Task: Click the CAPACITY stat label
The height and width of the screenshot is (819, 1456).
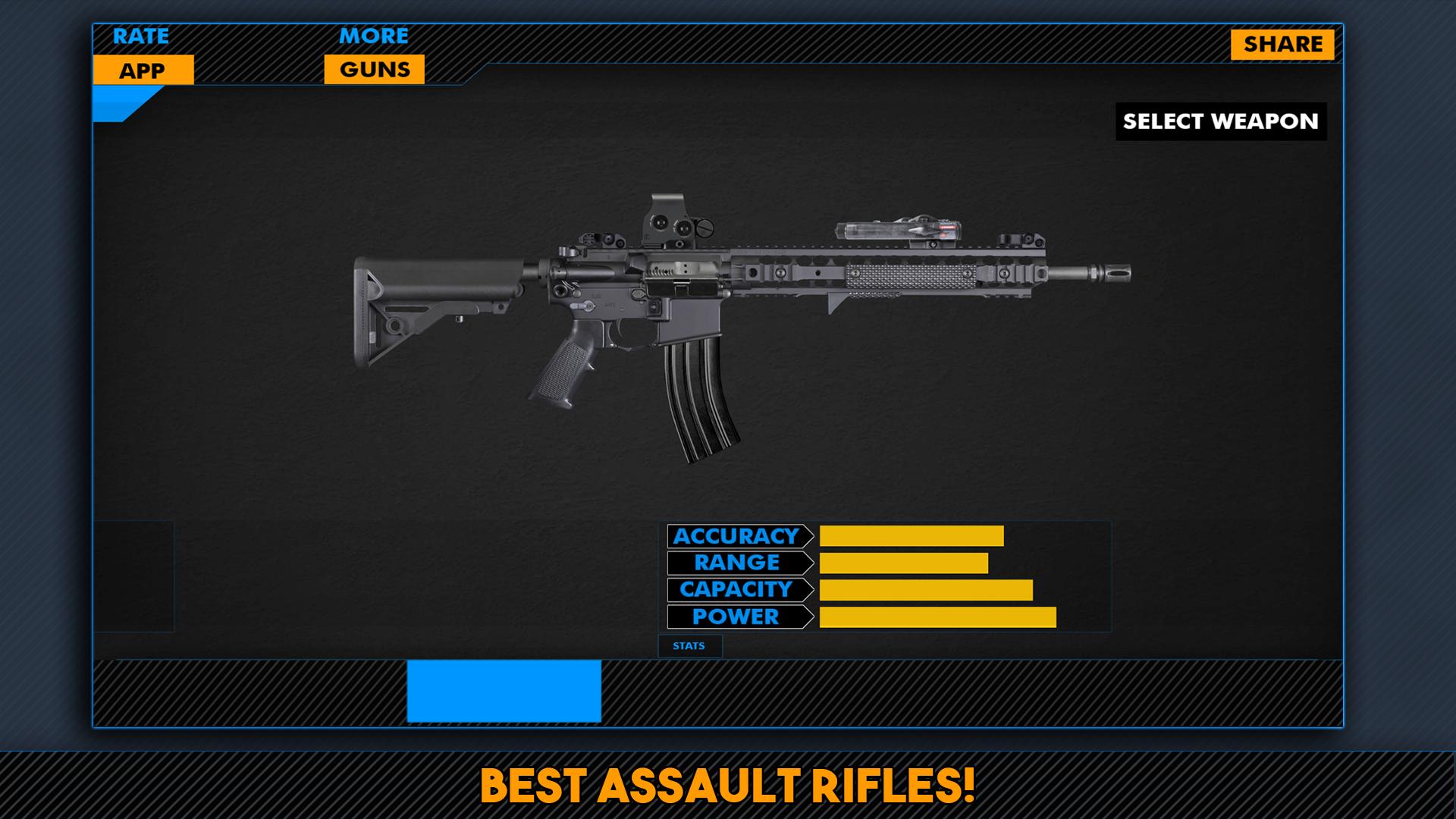Action: coord(734,589)
